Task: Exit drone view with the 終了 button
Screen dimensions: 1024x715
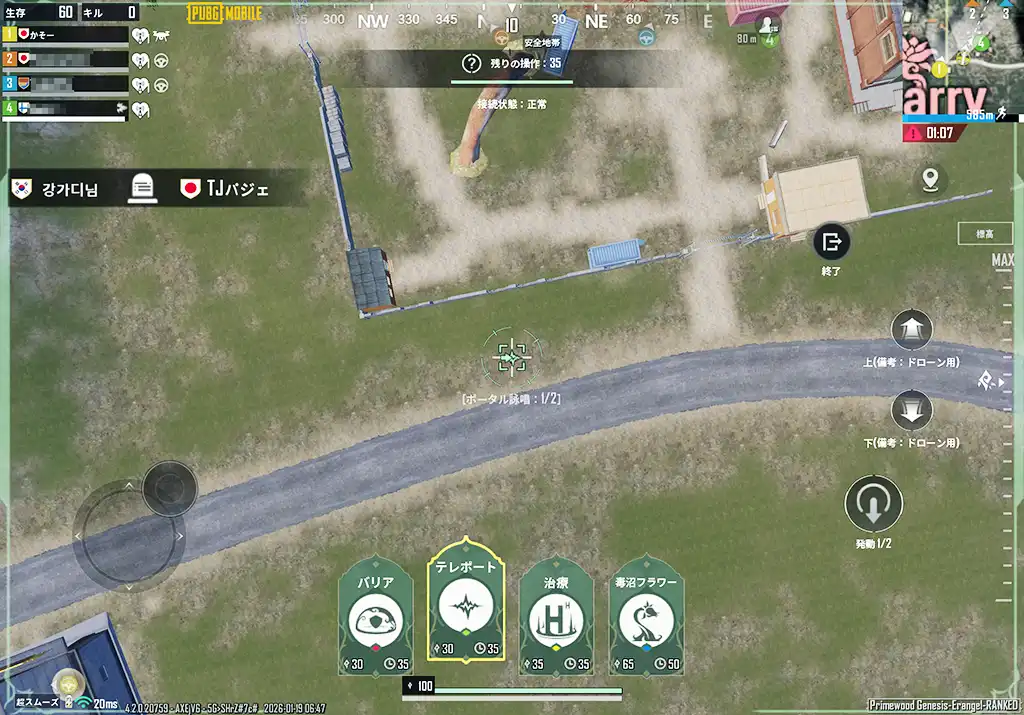Action: pos(831,242)
